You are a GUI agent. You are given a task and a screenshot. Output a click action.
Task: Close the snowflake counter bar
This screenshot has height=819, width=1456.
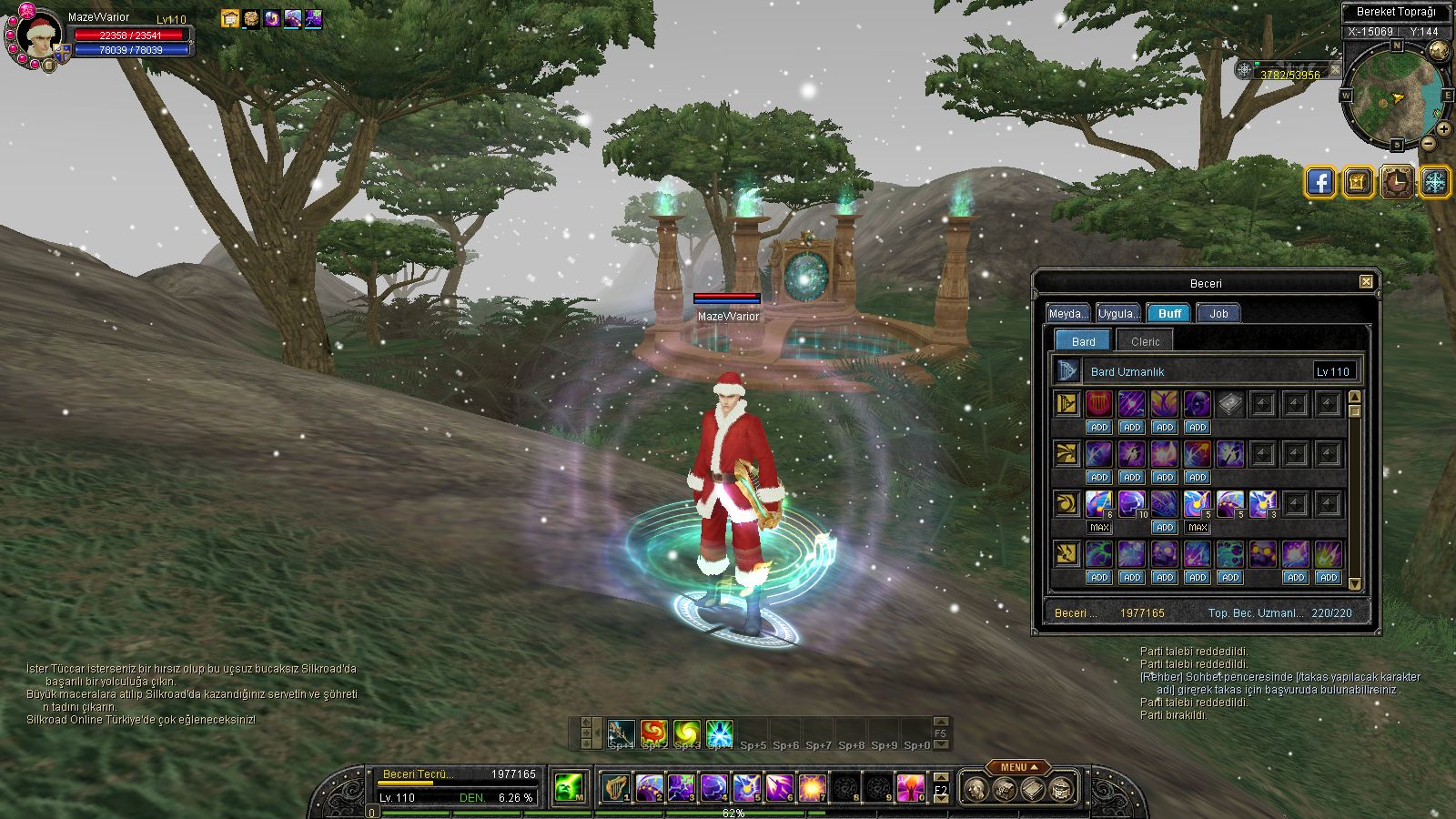[1335, 69]
